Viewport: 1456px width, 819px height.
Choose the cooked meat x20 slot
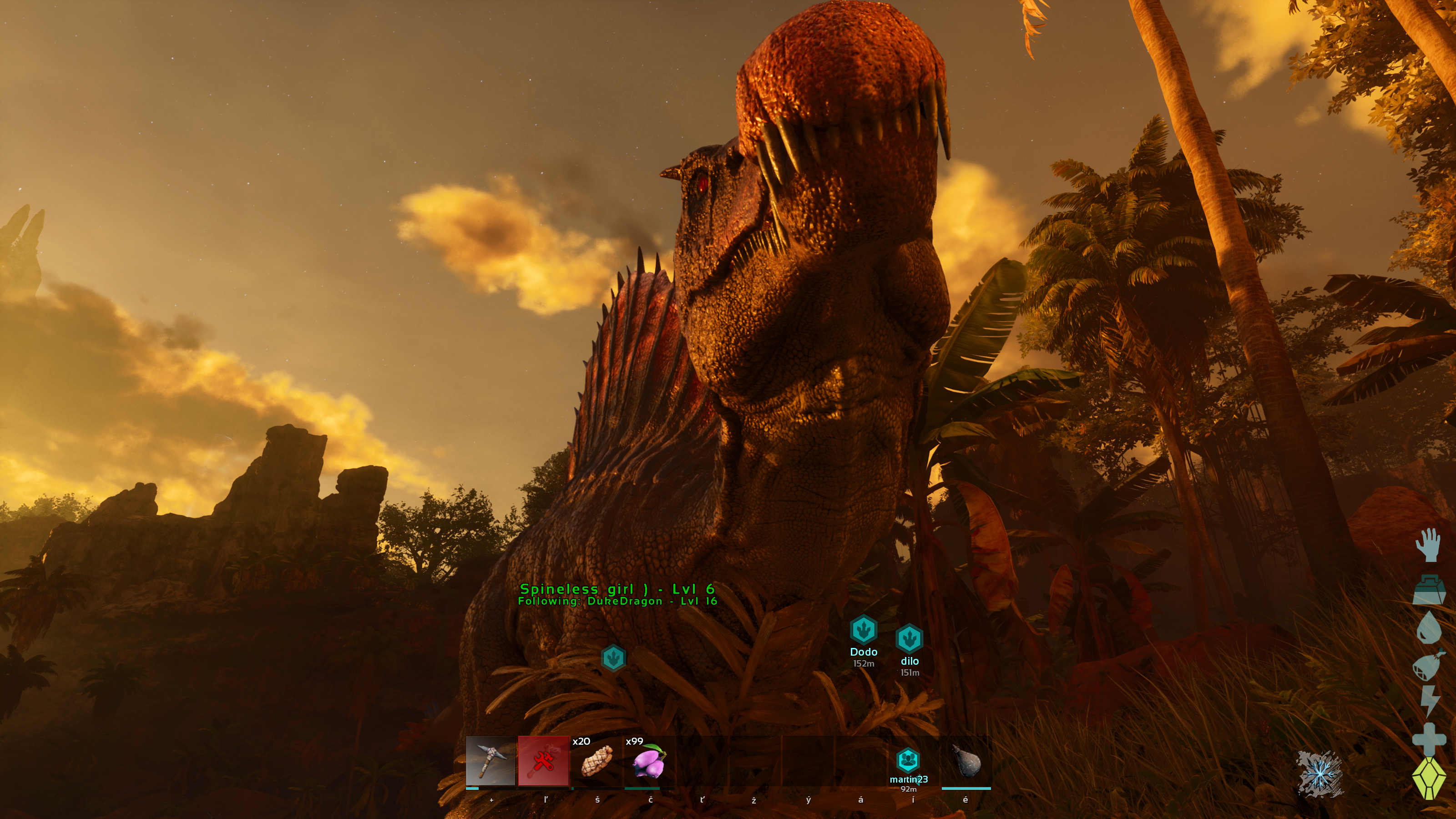pyautogui.click(x=597, y=760)
